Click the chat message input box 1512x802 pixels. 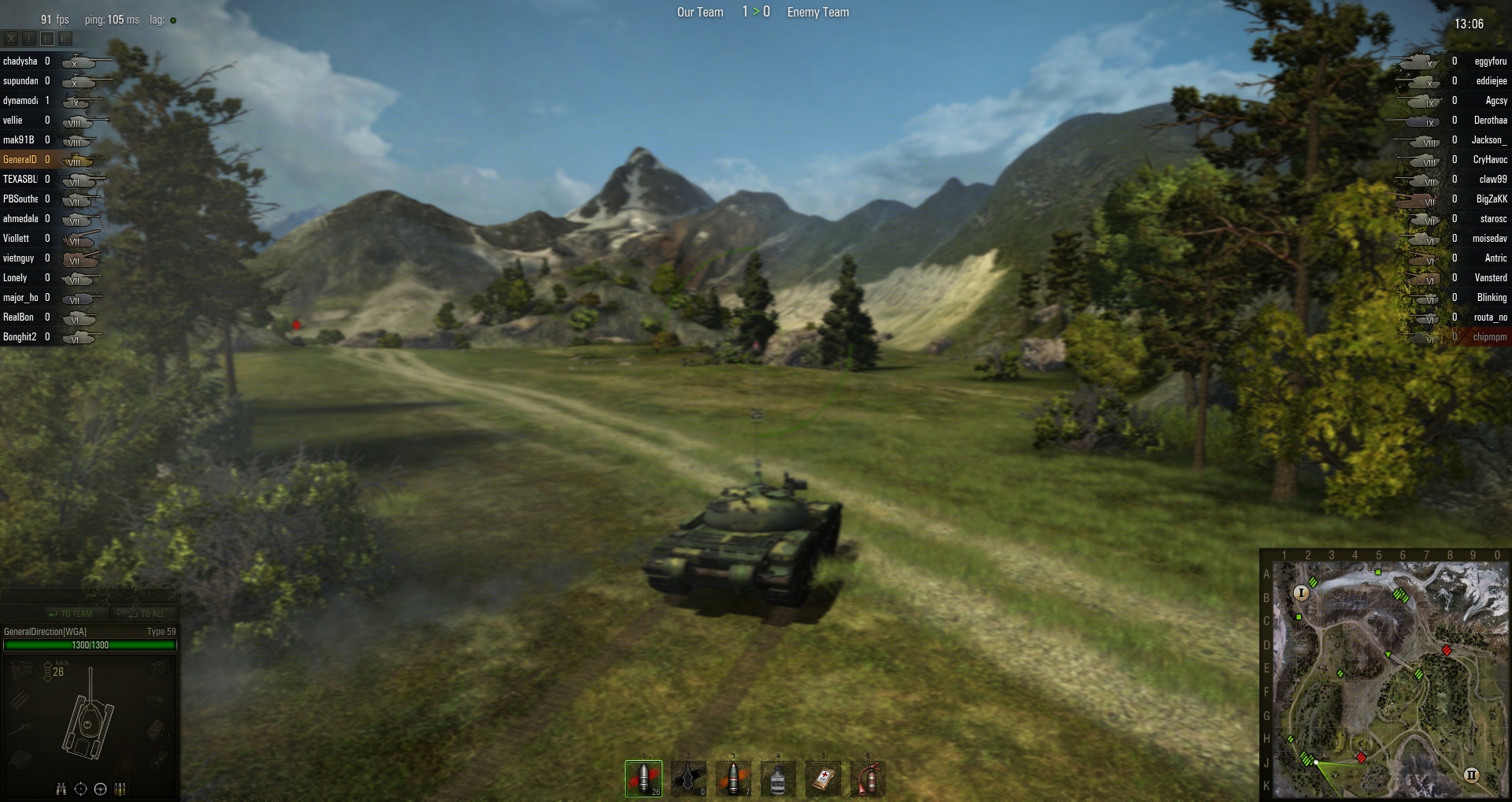(88, 596)
